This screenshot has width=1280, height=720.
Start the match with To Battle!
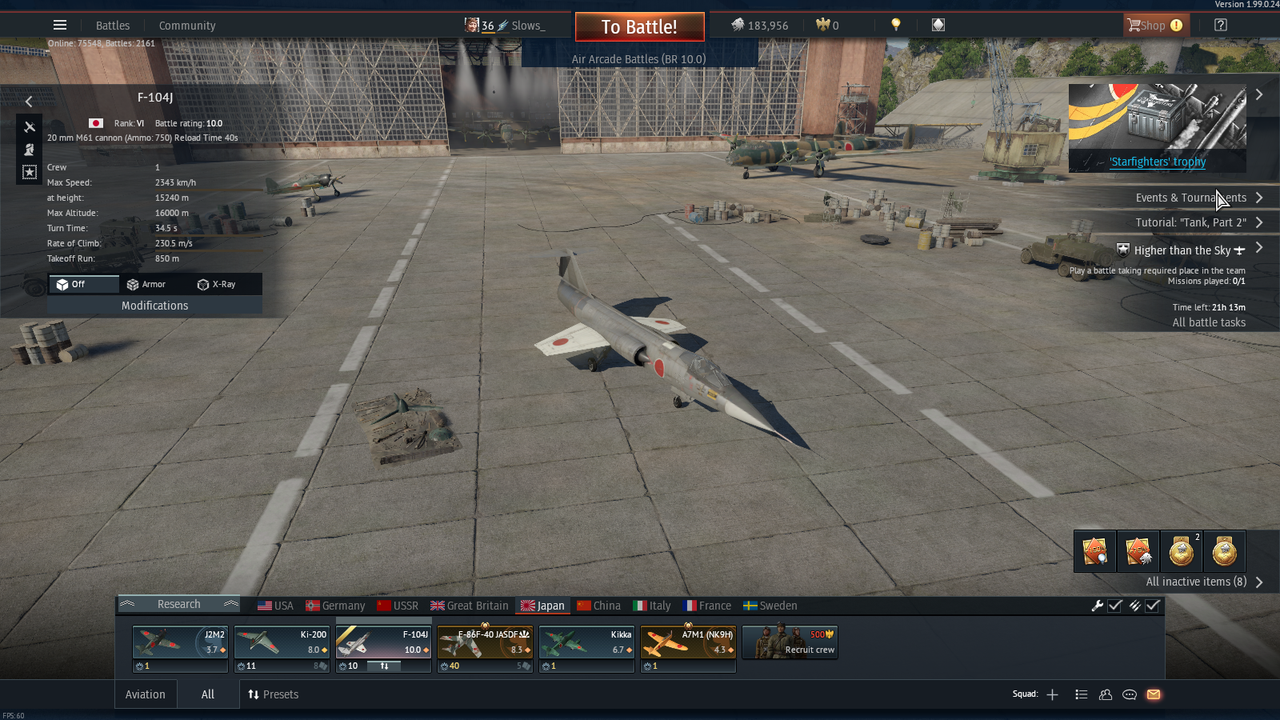coord(639,27)
